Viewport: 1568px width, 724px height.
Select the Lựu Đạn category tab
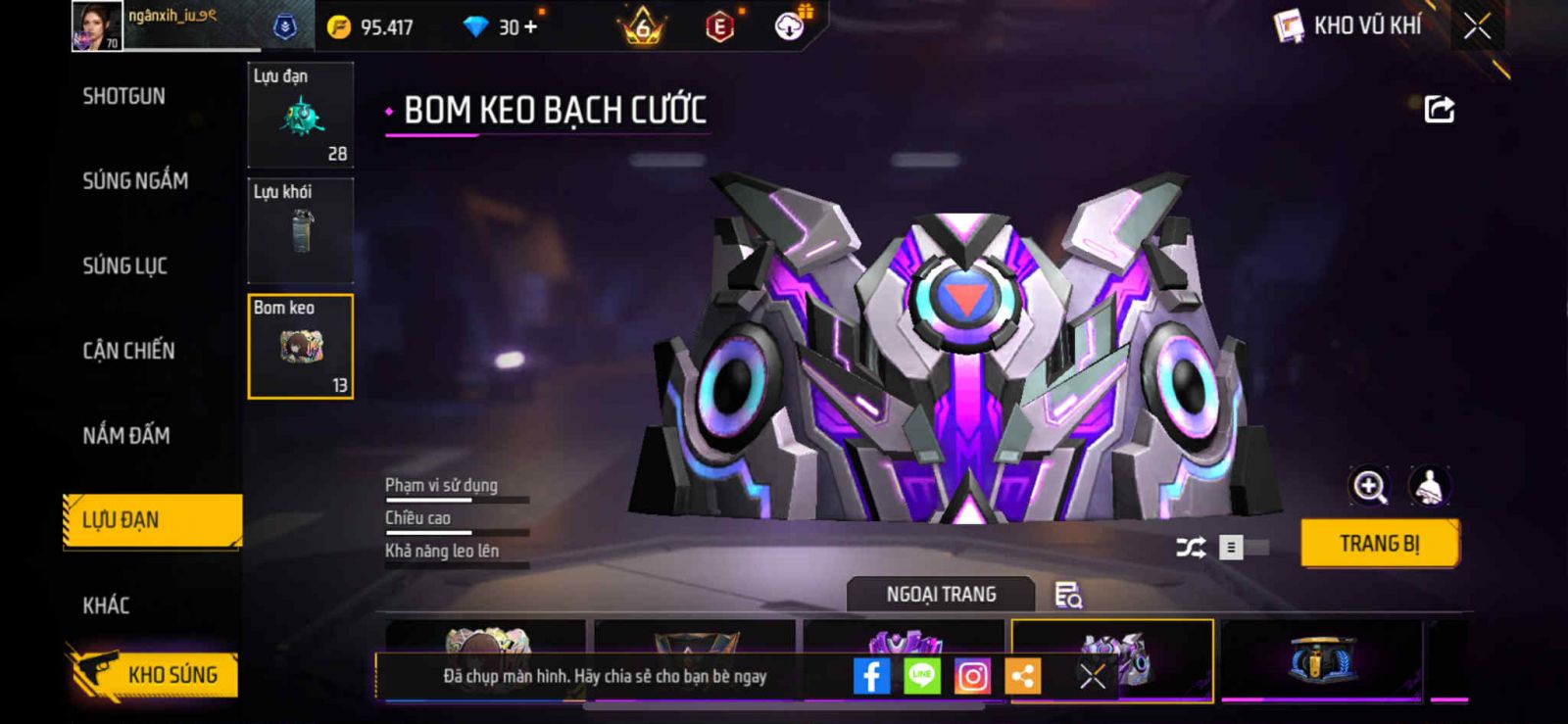tap(152, 520)
